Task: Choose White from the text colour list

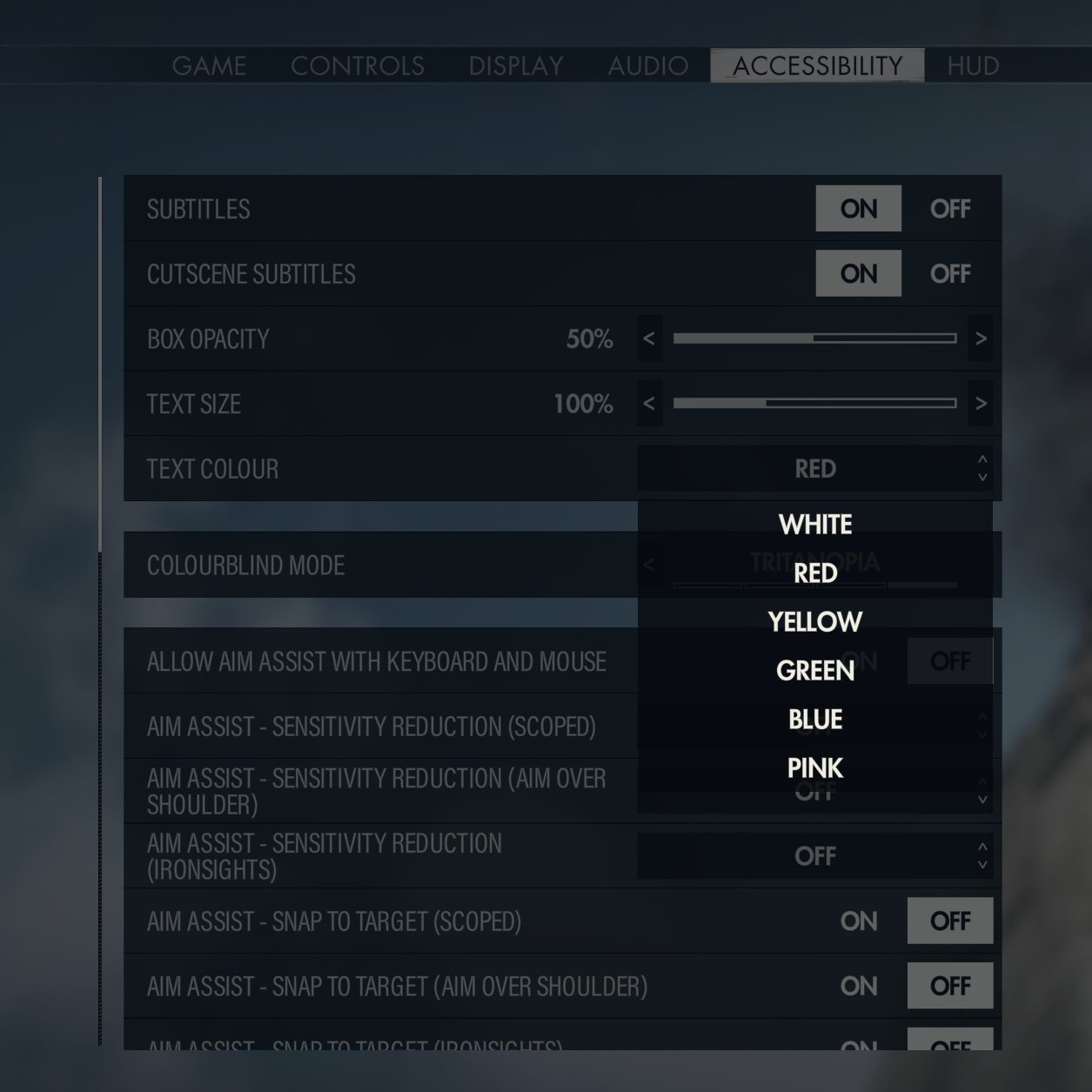Action: click(815, 525)
